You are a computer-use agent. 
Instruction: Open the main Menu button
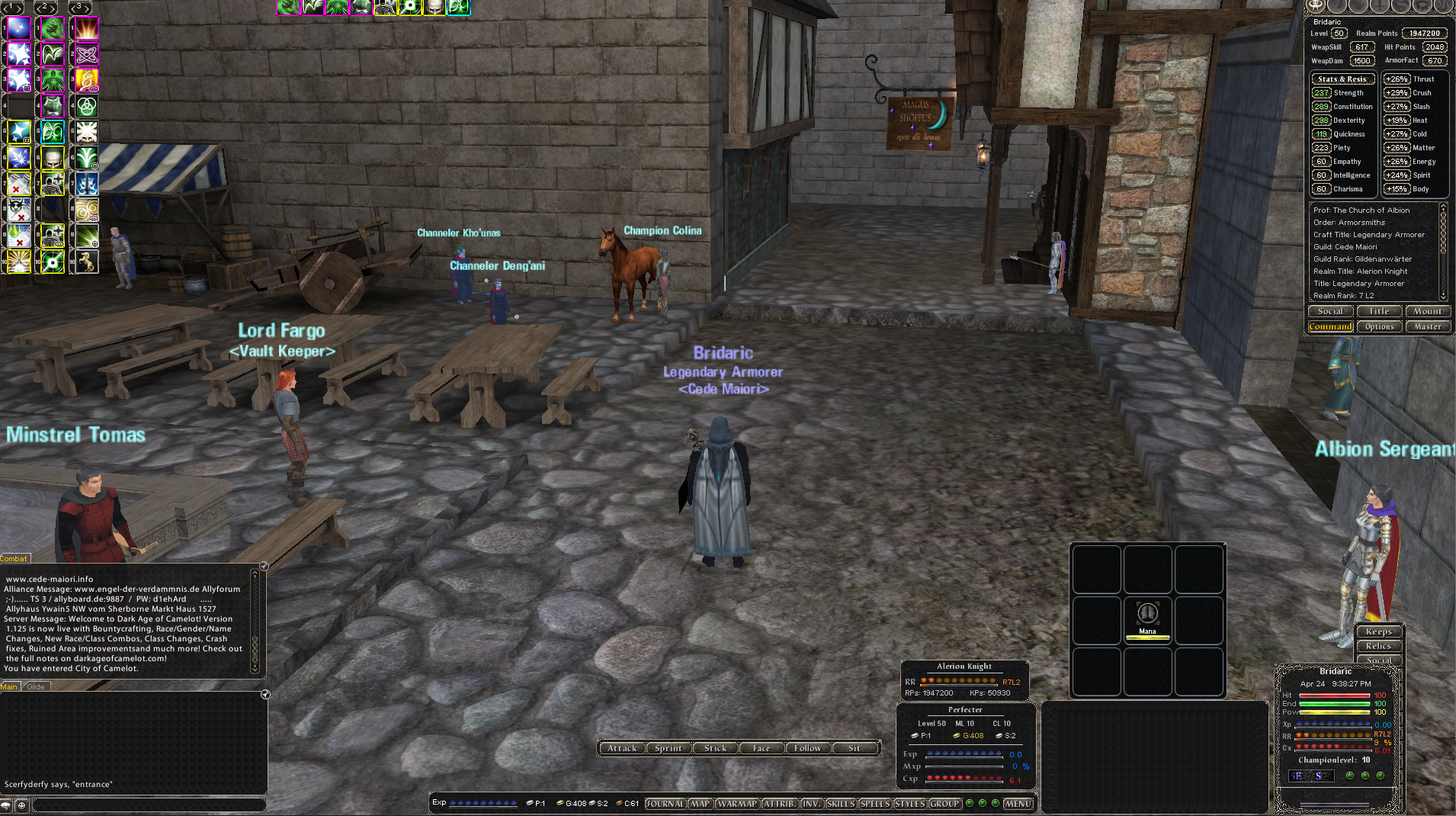(1018, 803)
